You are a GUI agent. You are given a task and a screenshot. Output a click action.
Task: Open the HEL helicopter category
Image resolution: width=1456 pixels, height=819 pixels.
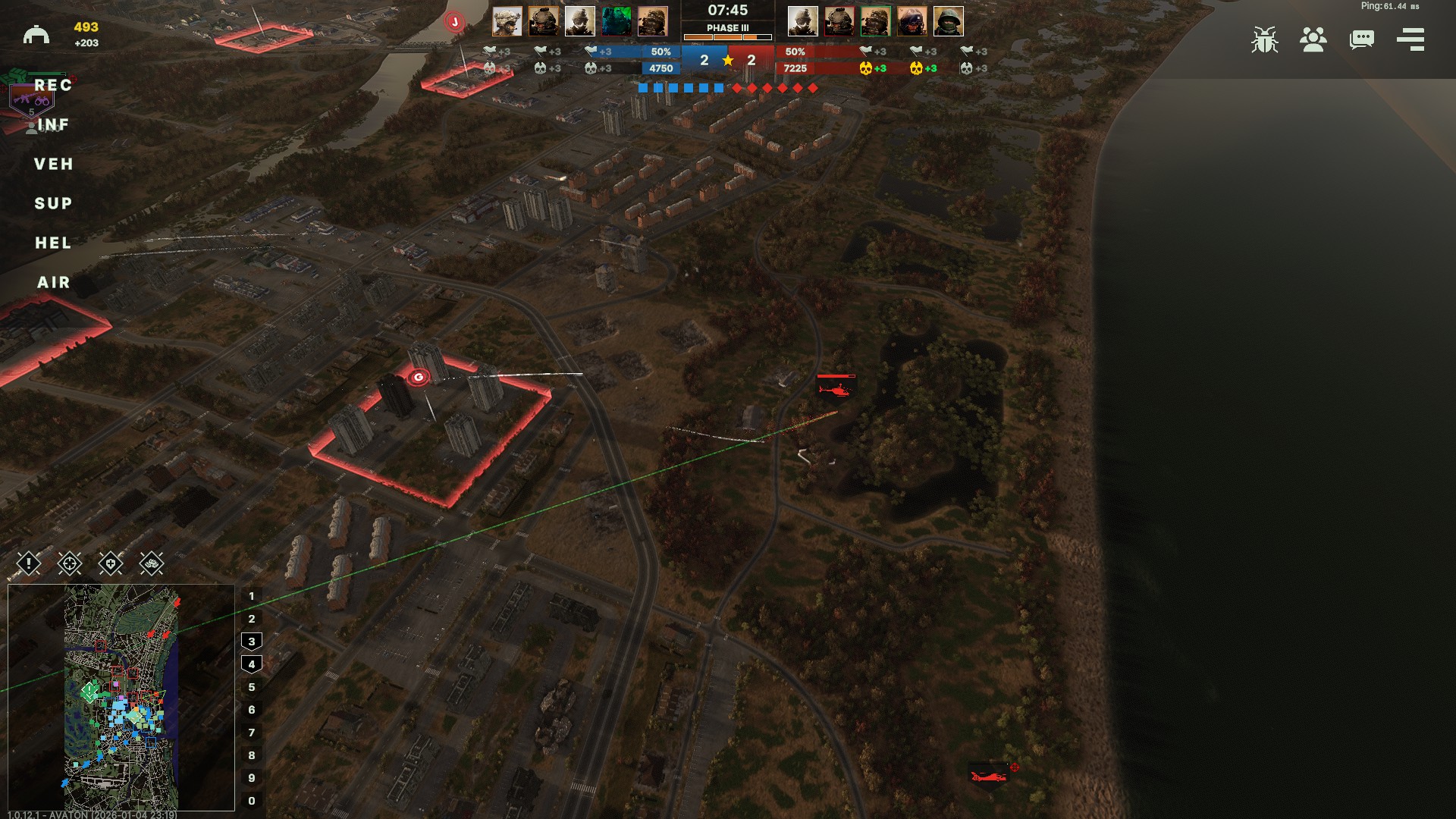coord(53,243)
